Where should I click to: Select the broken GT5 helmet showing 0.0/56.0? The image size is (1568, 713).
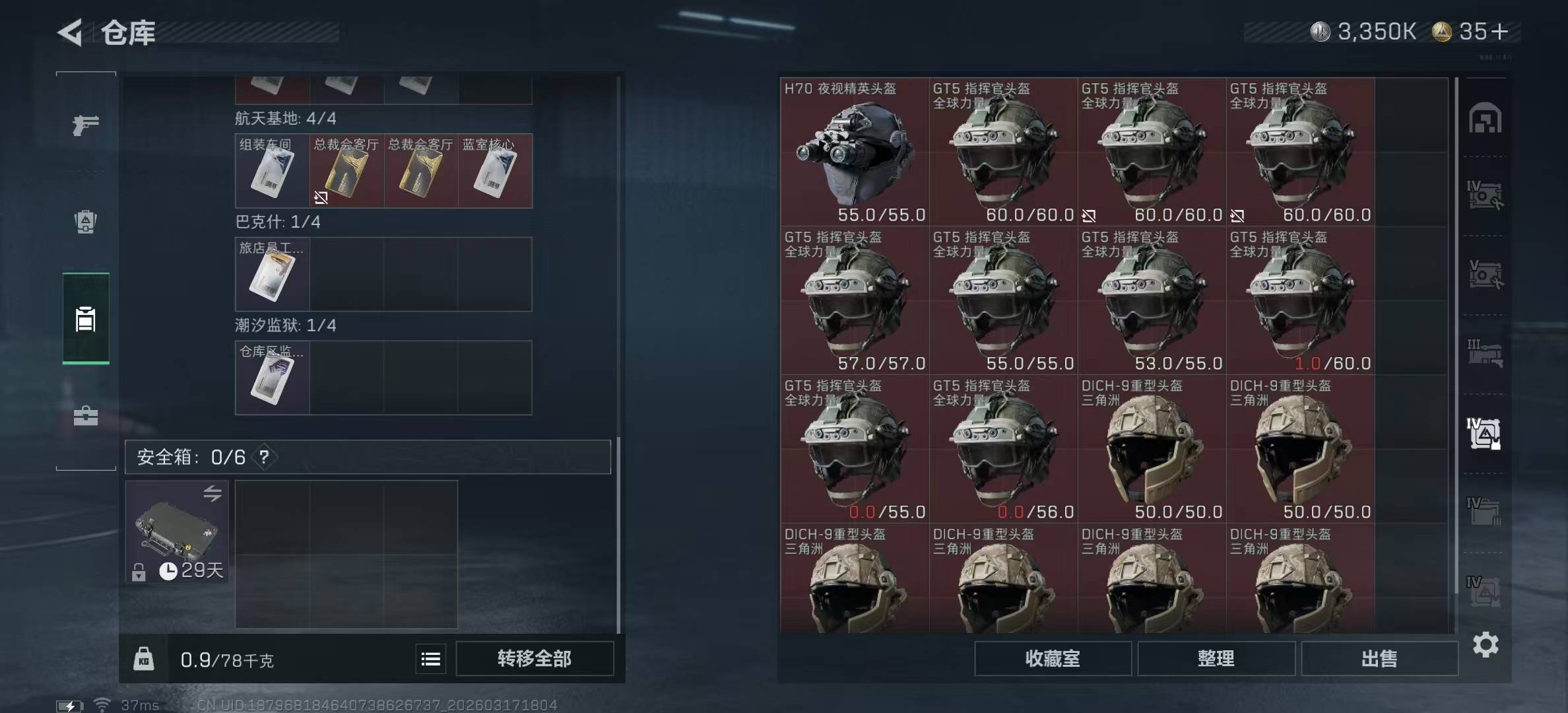[1003, 450]
